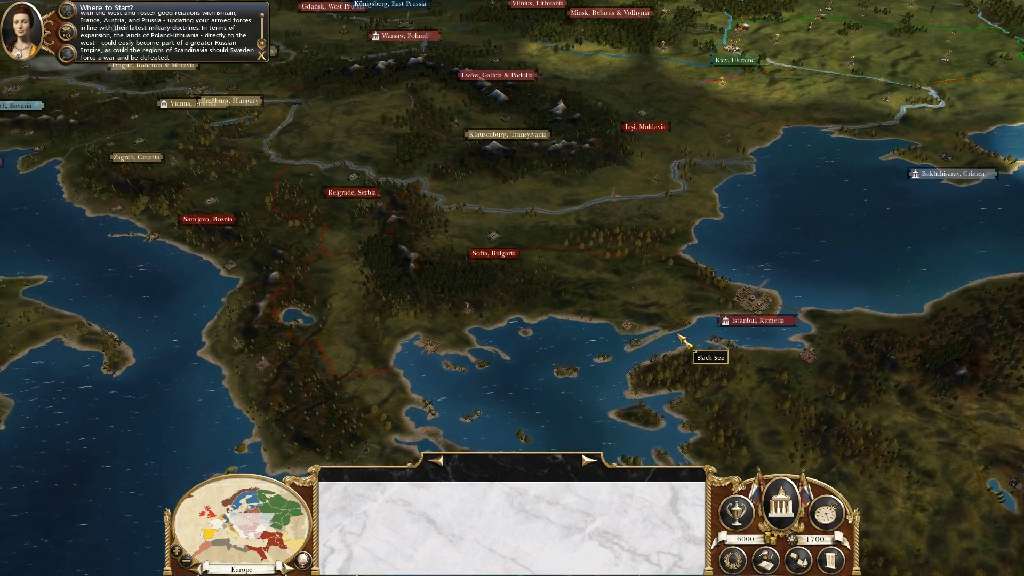Click the trophy cup objectives button

click(735, 512)
